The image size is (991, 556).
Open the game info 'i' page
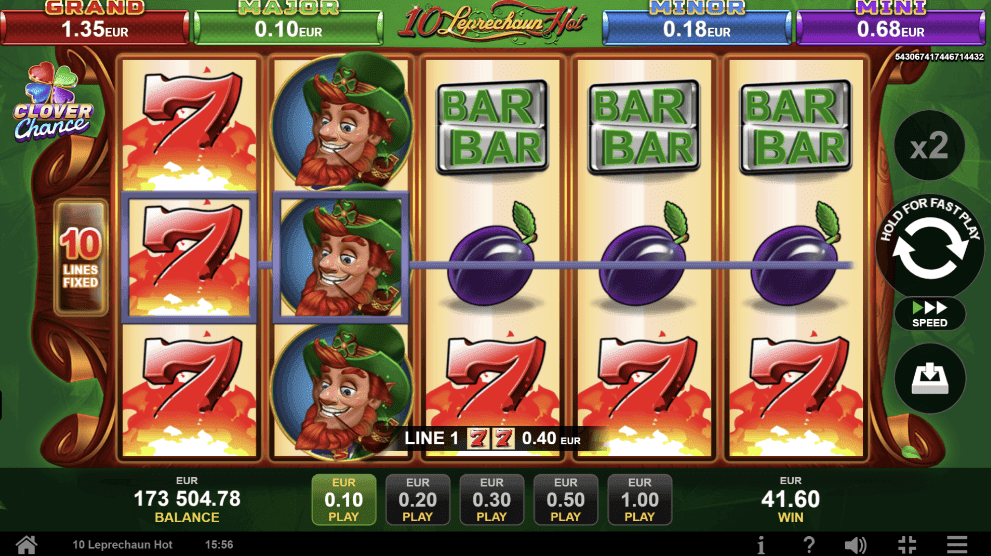762,545
